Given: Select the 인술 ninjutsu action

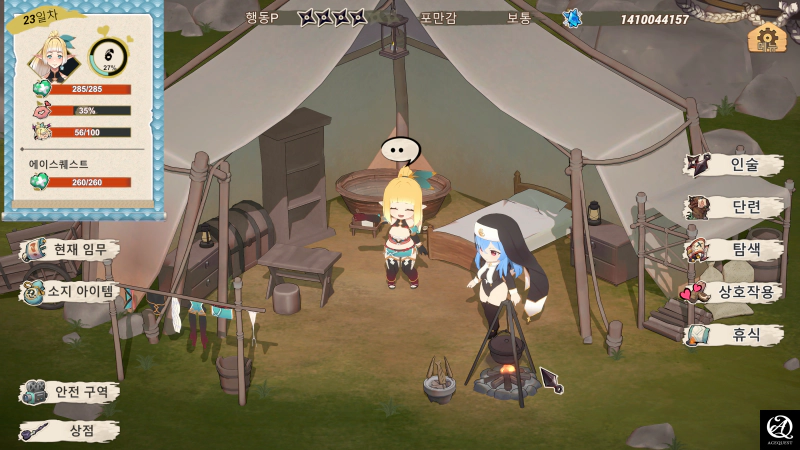Looking at the screenshot, I should [735, 165].
